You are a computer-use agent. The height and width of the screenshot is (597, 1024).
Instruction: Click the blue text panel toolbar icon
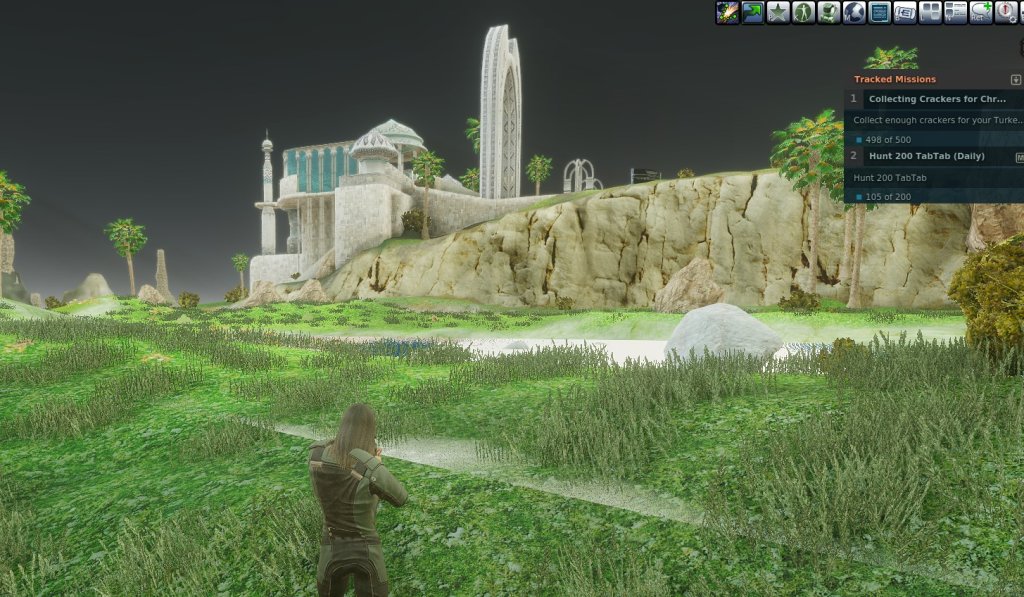pyautogui.click(x=880, y=13)
